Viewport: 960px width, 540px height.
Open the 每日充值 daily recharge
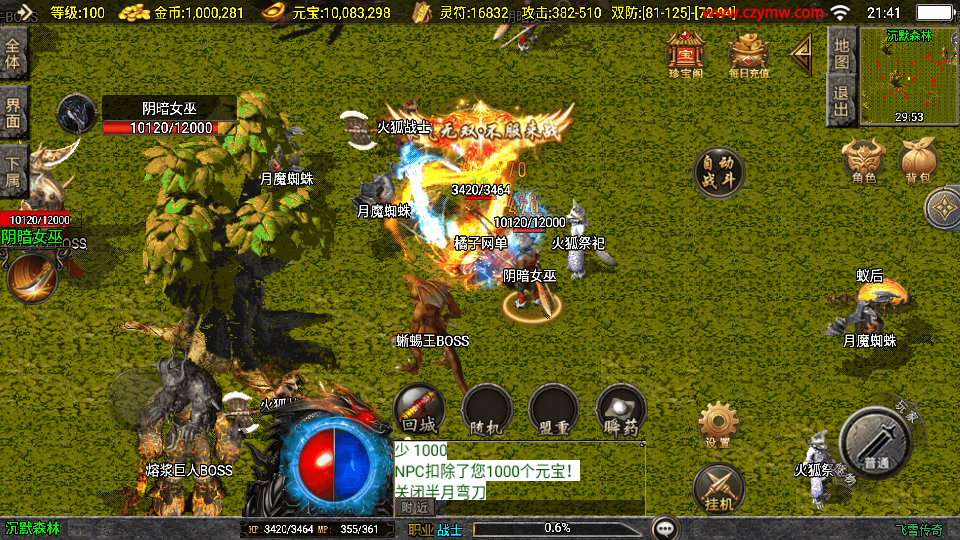click(748, 54)
